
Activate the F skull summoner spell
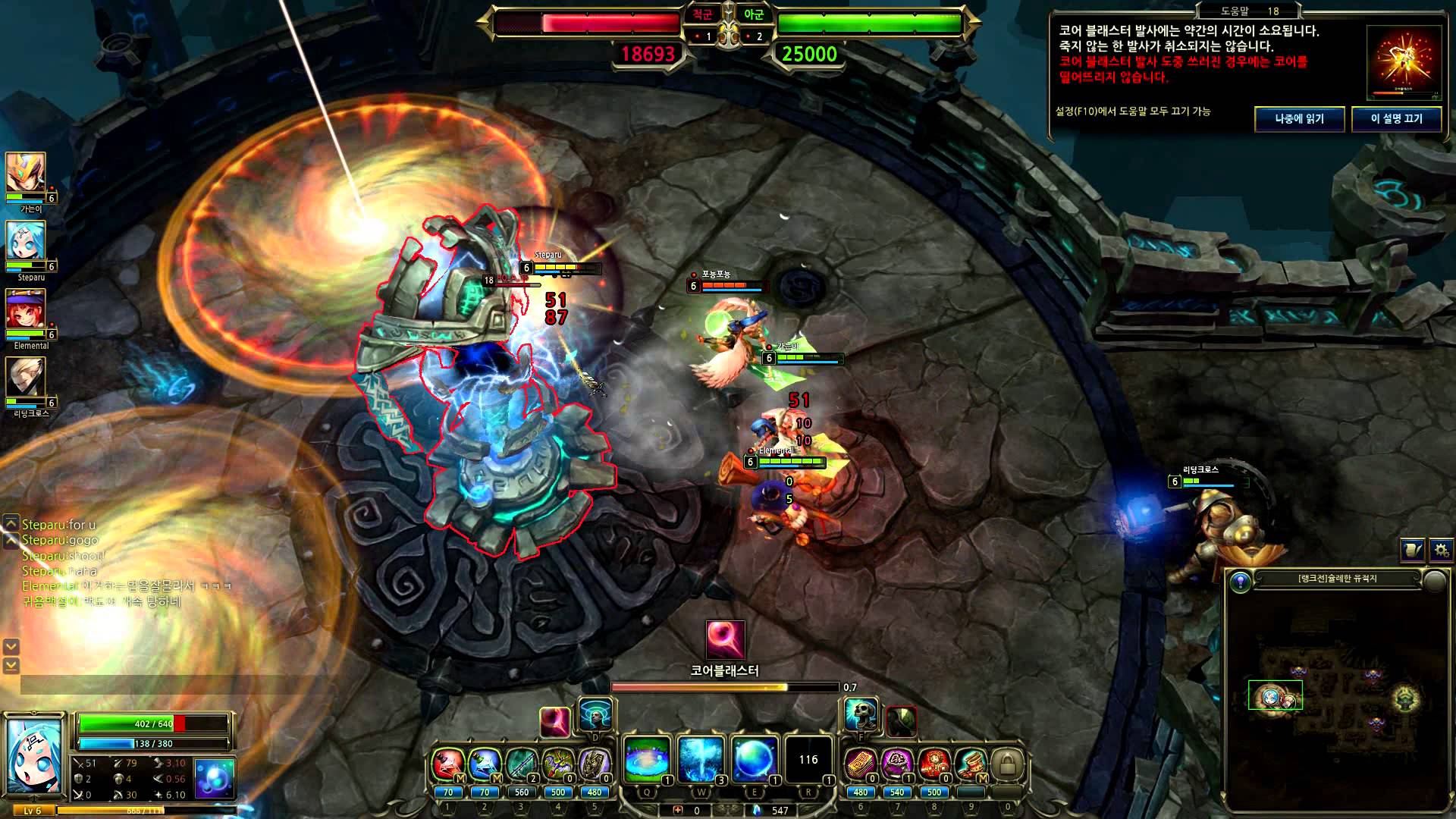[x=862, y=715]
